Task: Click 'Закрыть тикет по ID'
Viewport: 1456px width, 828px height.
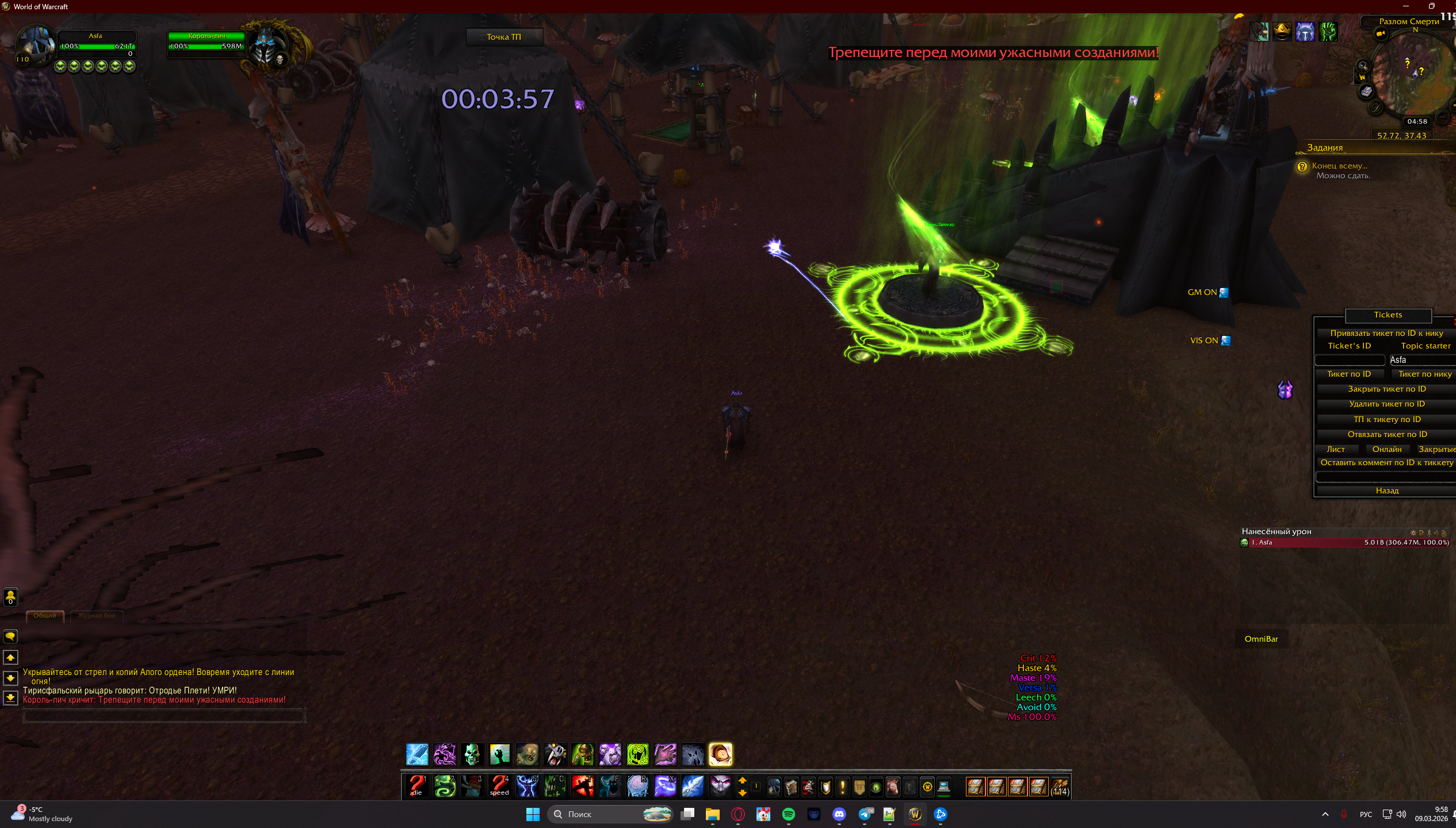Action: point(1386,389)
